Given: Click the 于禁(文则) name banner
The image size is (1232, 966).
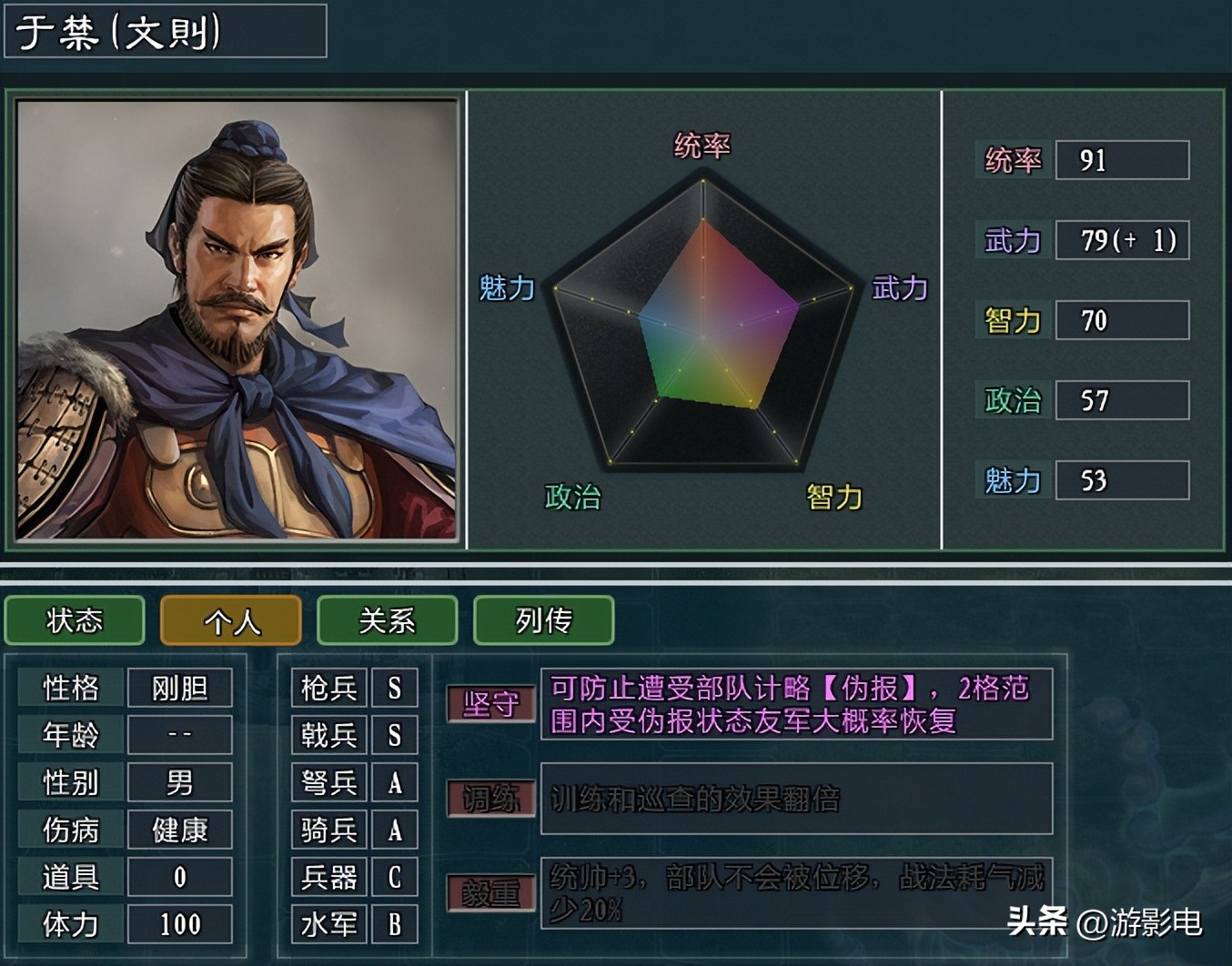Looking at the screenshot, I should 168,32.
